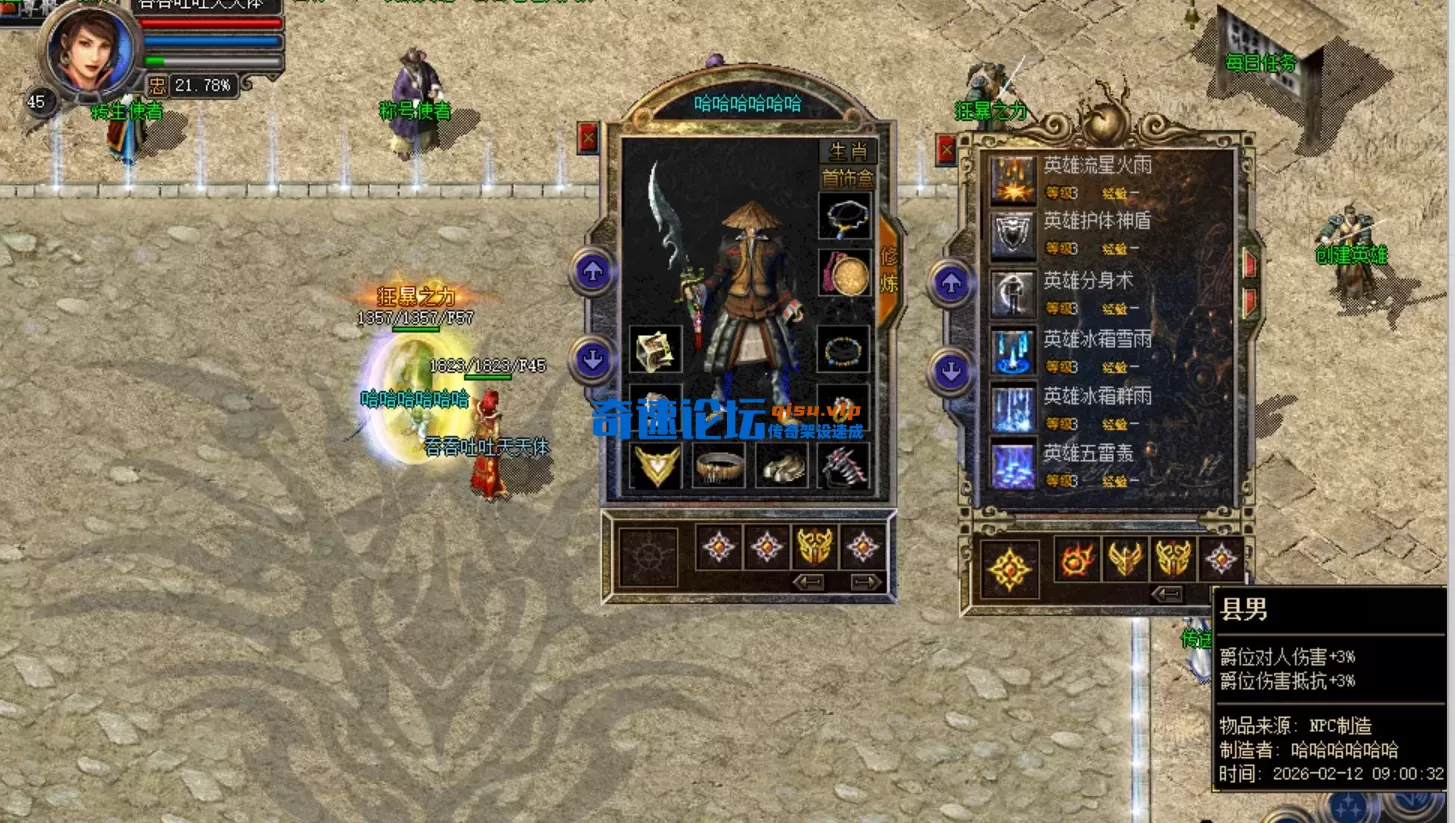This screenshot has height=823, width=1455.
Task: Select the equipped belt slot
Action: [719, 466]
